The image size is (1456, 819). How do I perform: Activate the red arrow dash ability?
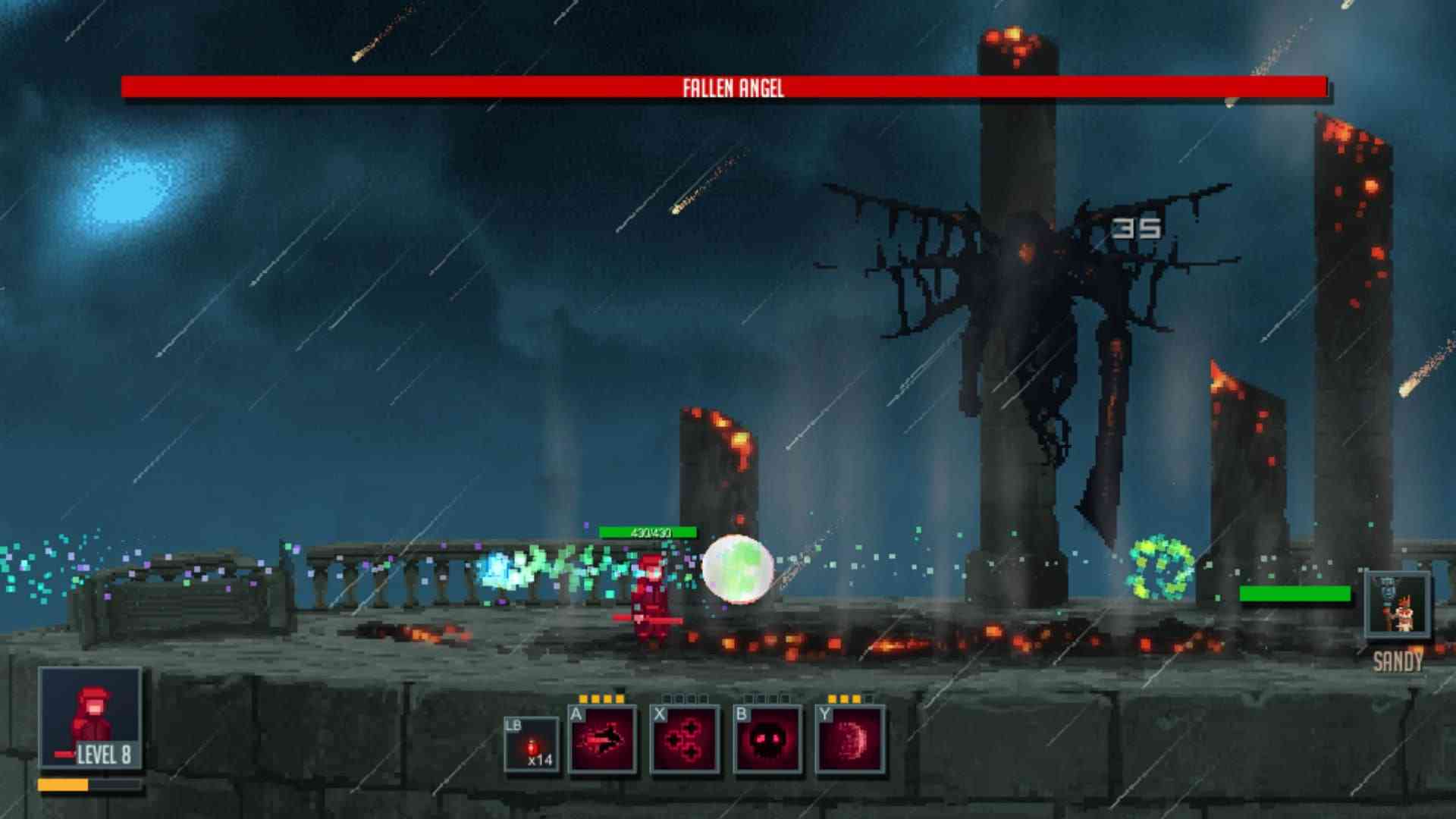(602, 739)
